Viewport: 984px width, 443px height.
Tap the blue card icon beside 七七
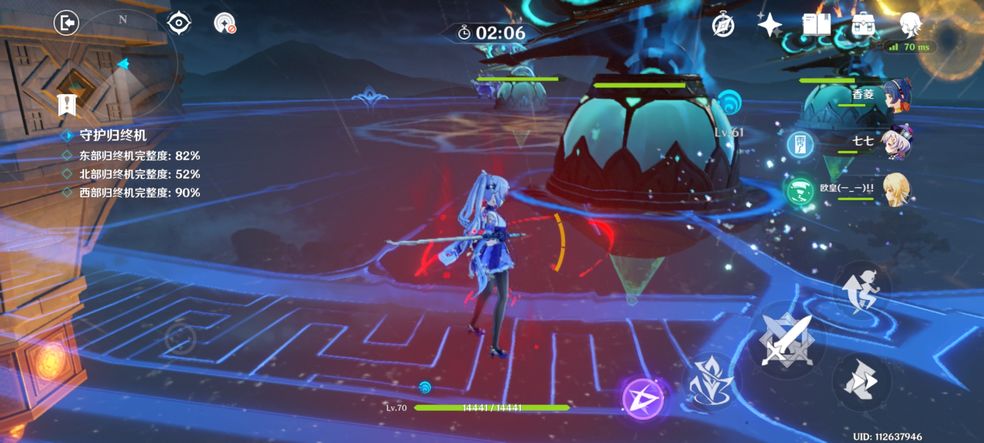tap(799, 143)
